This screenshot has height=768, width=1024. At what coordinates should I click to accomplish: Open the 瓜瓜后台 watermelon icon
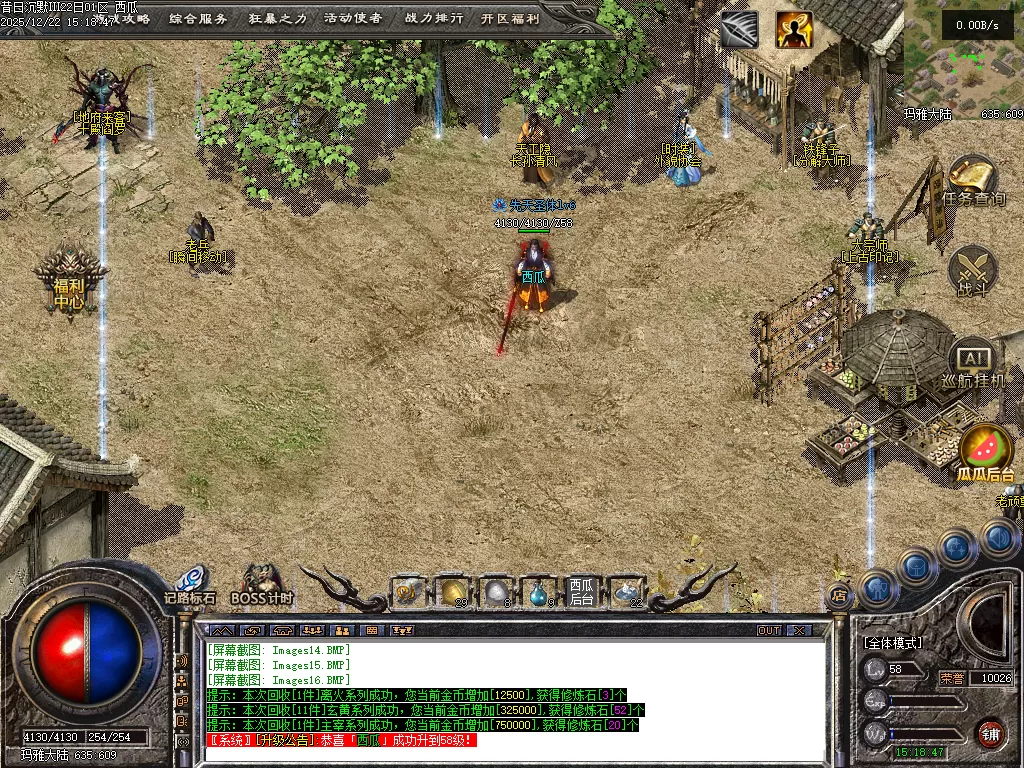point(986,454)
